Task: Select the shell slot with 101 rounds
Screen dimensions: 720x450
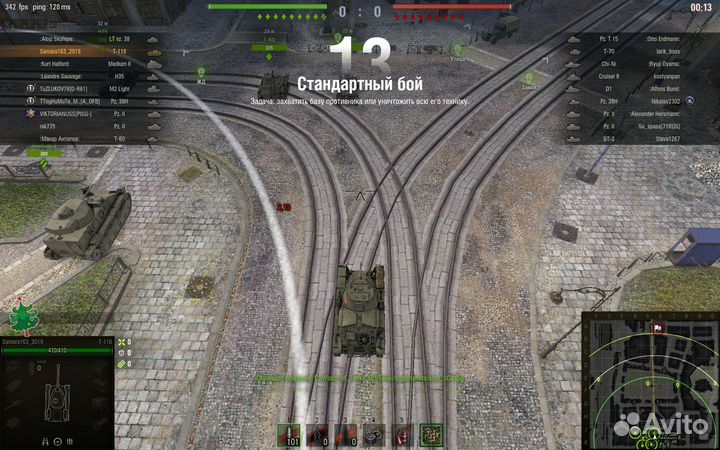Action: 291,434
